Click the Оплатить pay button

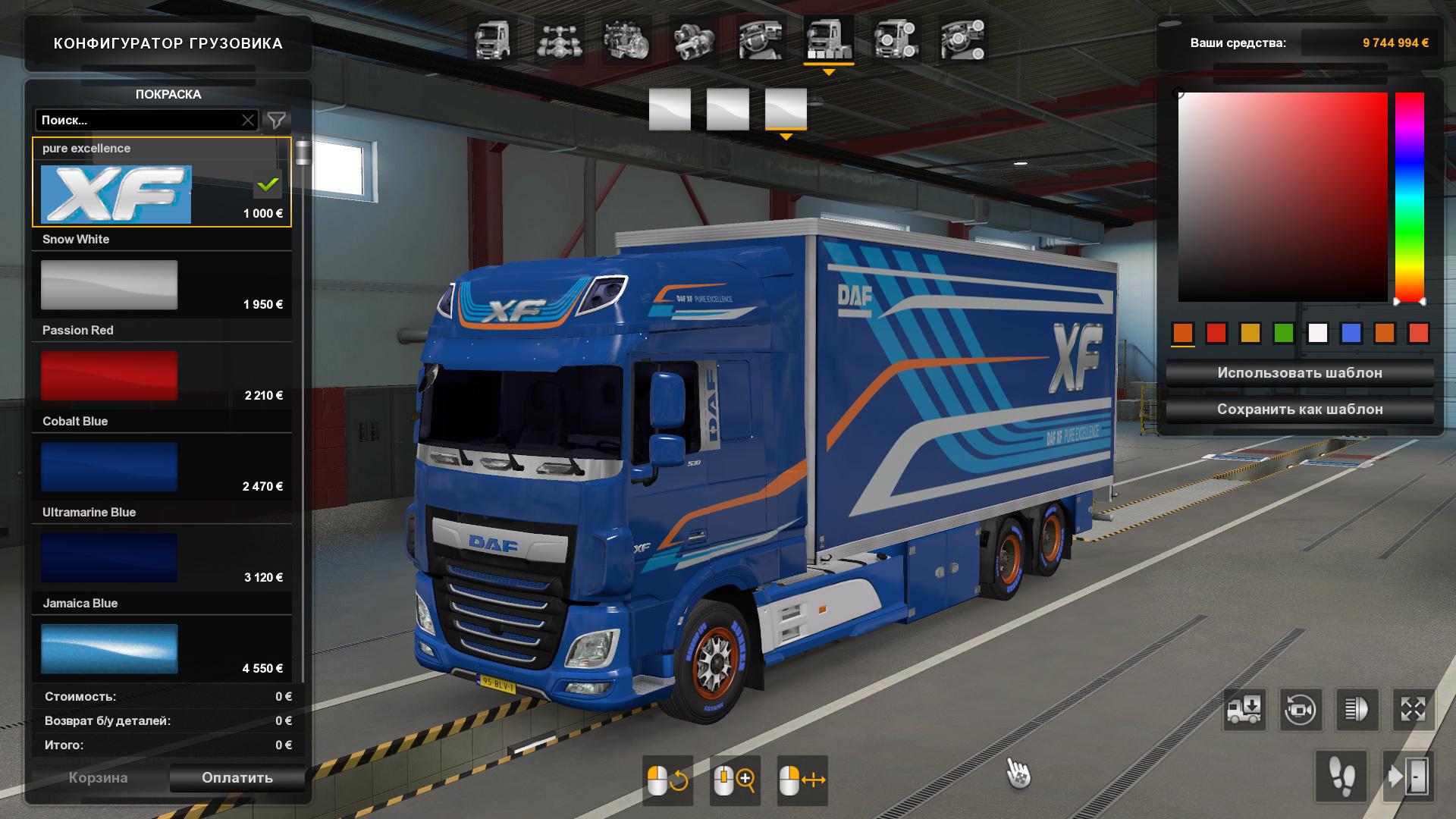point(237,777)
